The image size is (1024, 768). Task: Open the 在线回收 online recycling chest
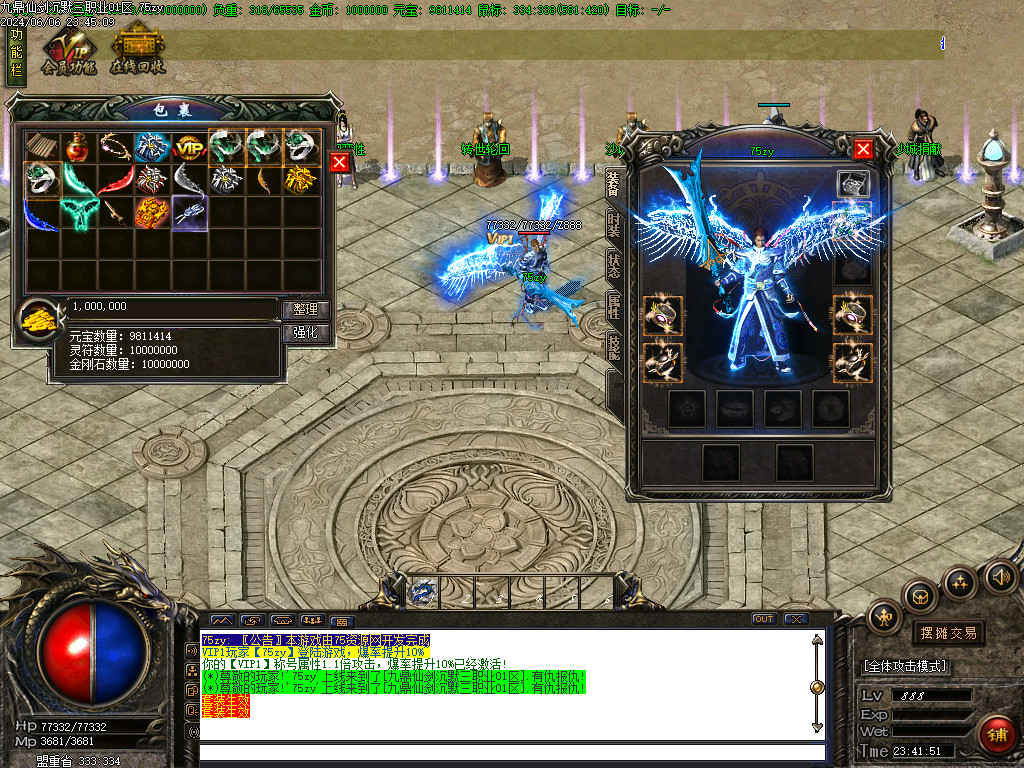[137, 52]
